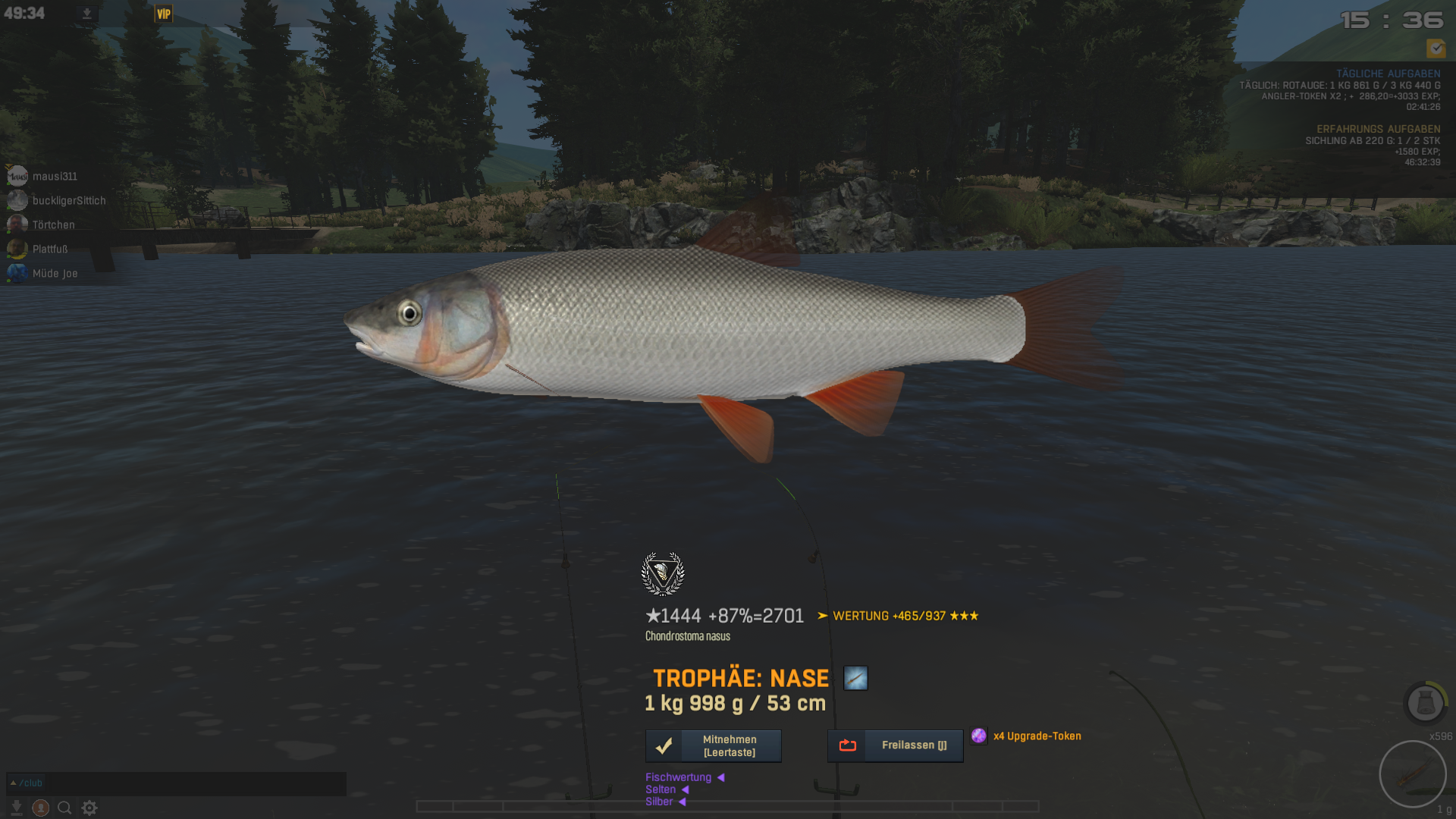1456x819 pixels.
Task: Release the fish with Freilassen
Action: click(x=895, y=745)
